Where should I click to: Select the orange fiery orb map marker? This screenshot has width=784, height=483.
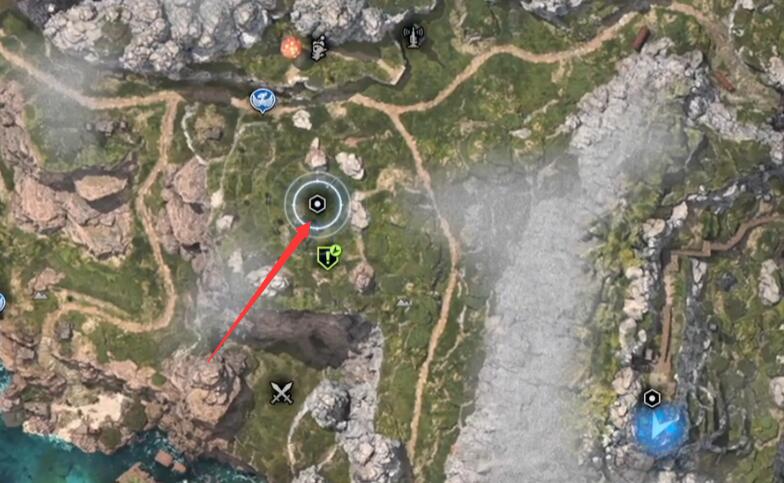pyautogui.click(x=292, y=46)
